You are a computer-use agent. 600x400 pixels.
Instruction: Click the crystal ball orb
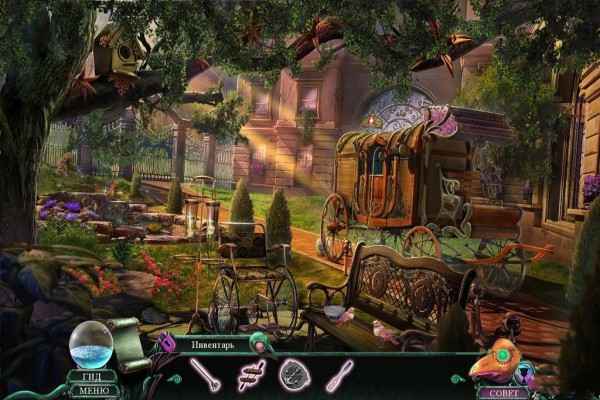[x=91, y=345]
